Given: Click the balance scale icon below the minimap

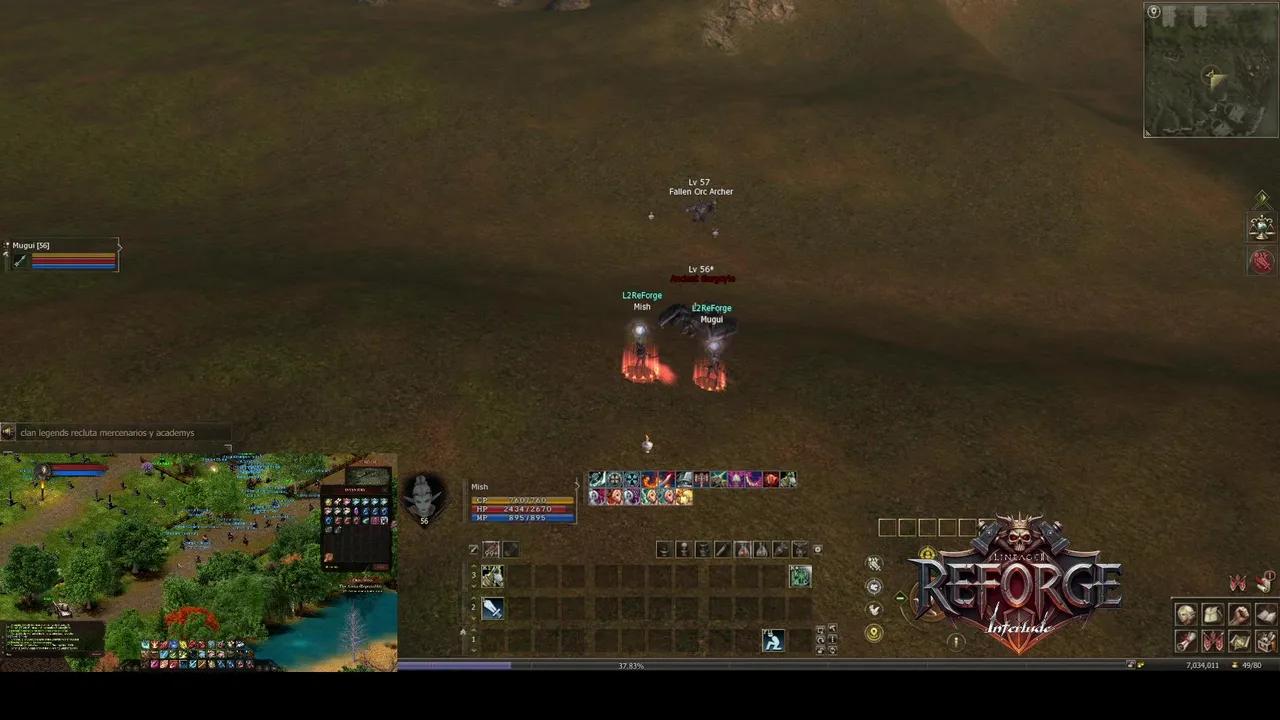Looking at the screenshot, I should pos(1262,228).
